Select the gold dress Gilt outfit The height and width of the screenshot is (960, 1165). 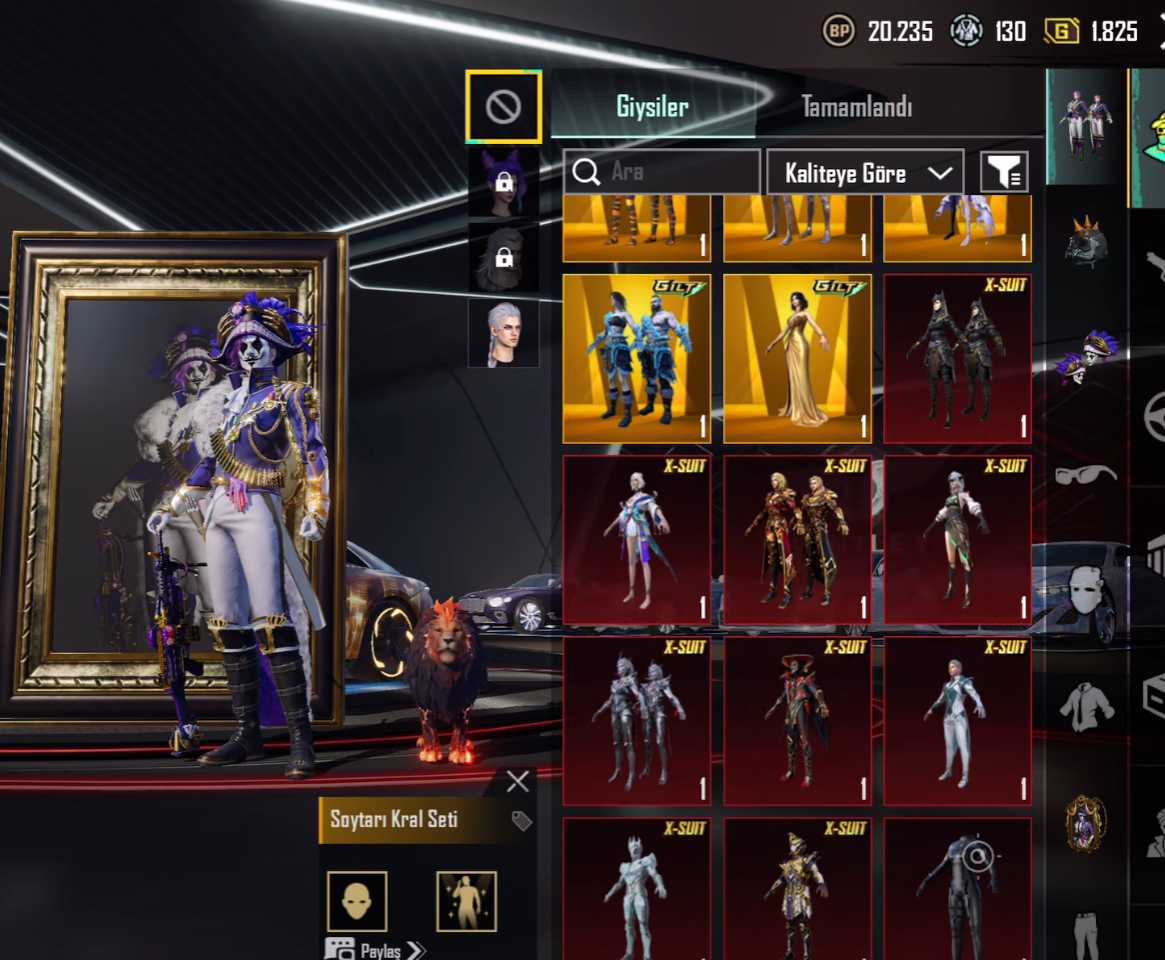(x=797, y=358)
